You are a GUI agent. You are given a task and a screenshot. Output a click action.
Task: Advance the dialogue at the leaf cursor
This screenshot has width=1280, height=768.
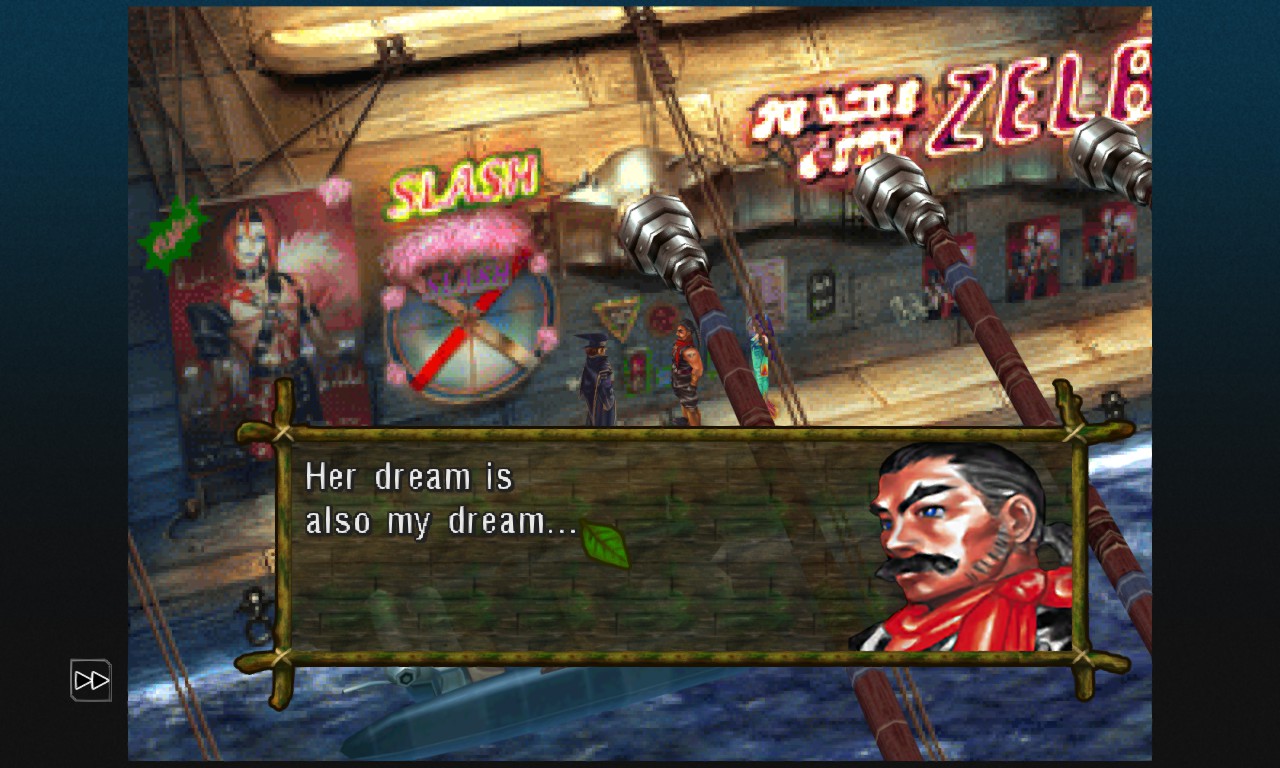coord(605,545)
